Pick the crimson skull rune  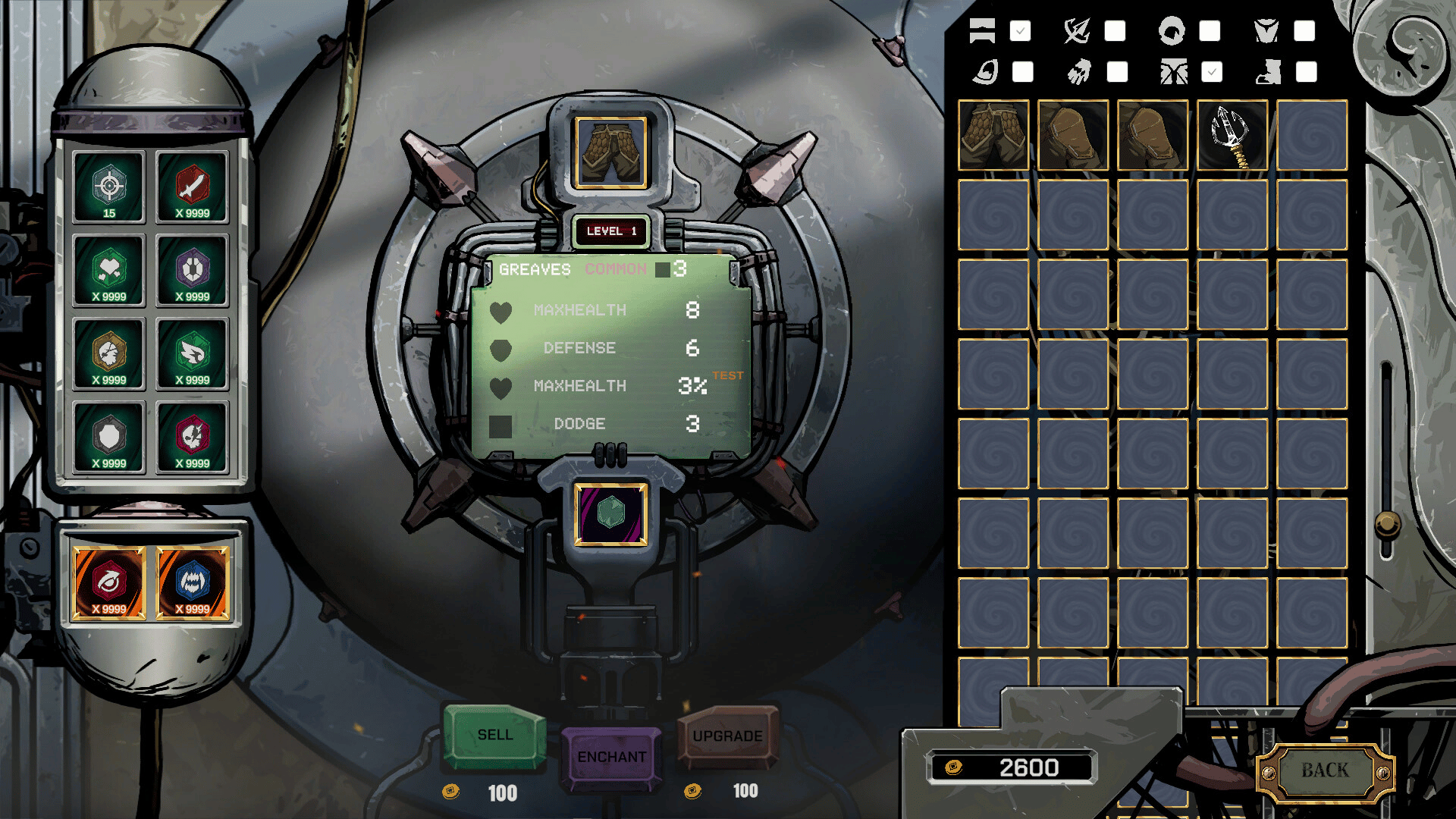pyautogui.click(x=193, y=437)
